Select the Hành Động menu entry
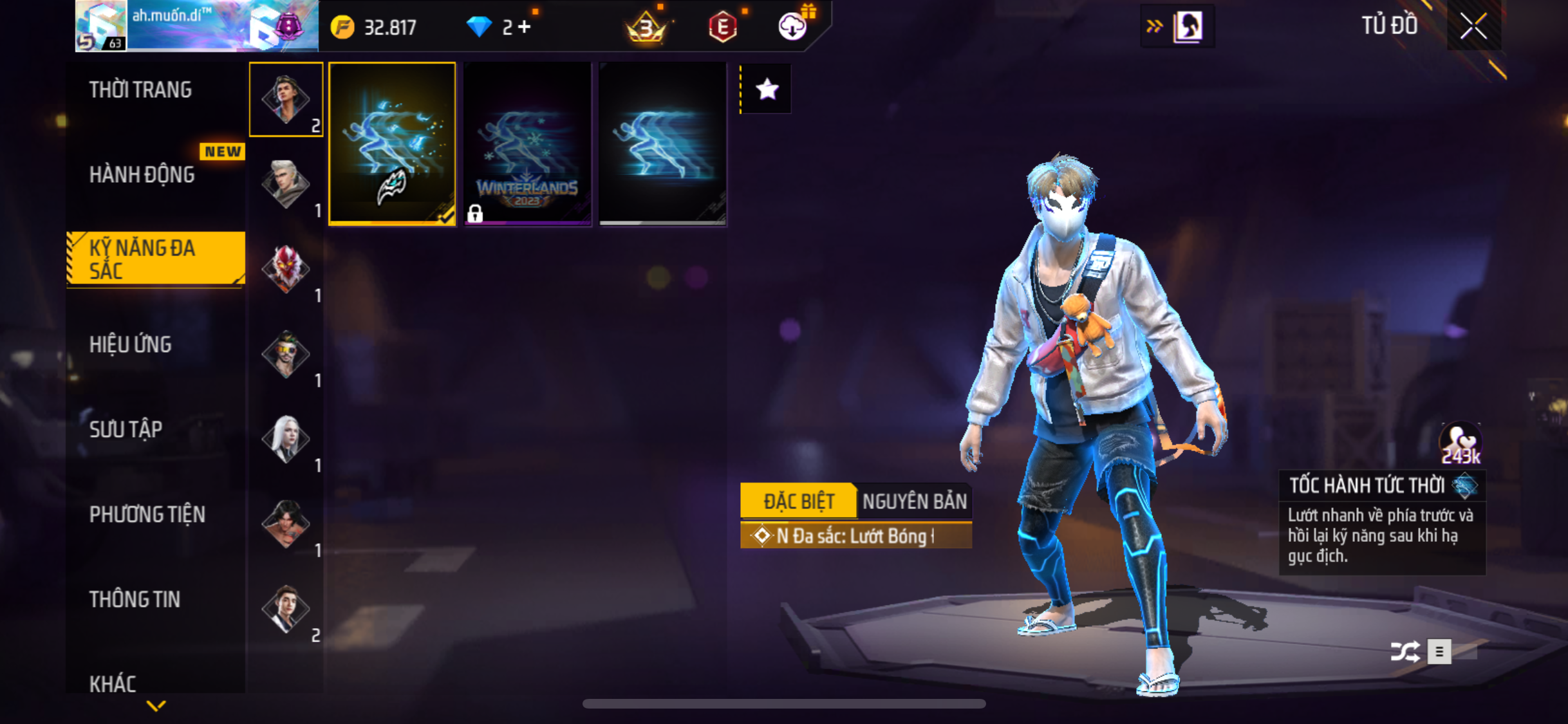1568x724 pixels. [142, 175]
